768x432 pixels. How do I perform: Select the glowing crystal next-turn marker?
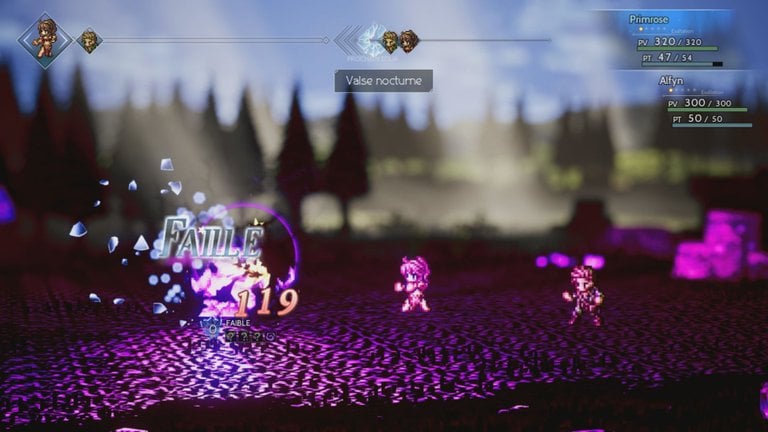(371, 41)
